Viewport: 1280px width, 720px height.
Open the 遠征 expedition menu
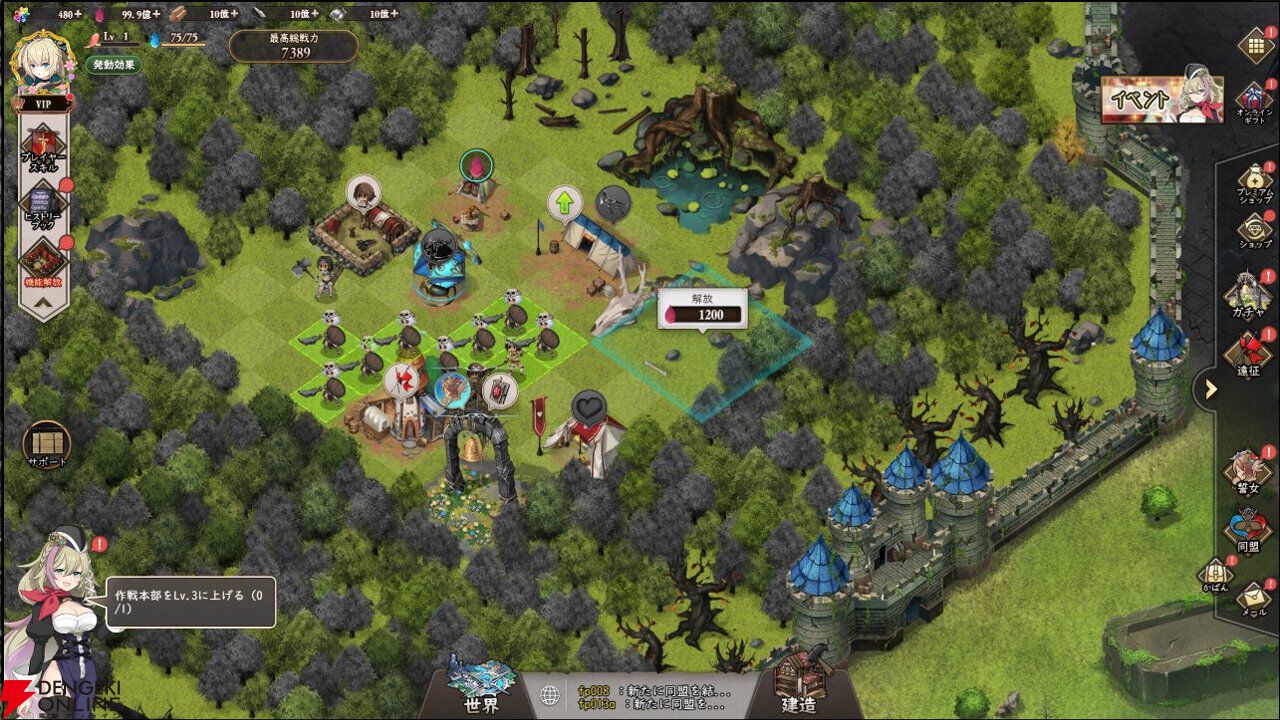(x=1249, y=355)
